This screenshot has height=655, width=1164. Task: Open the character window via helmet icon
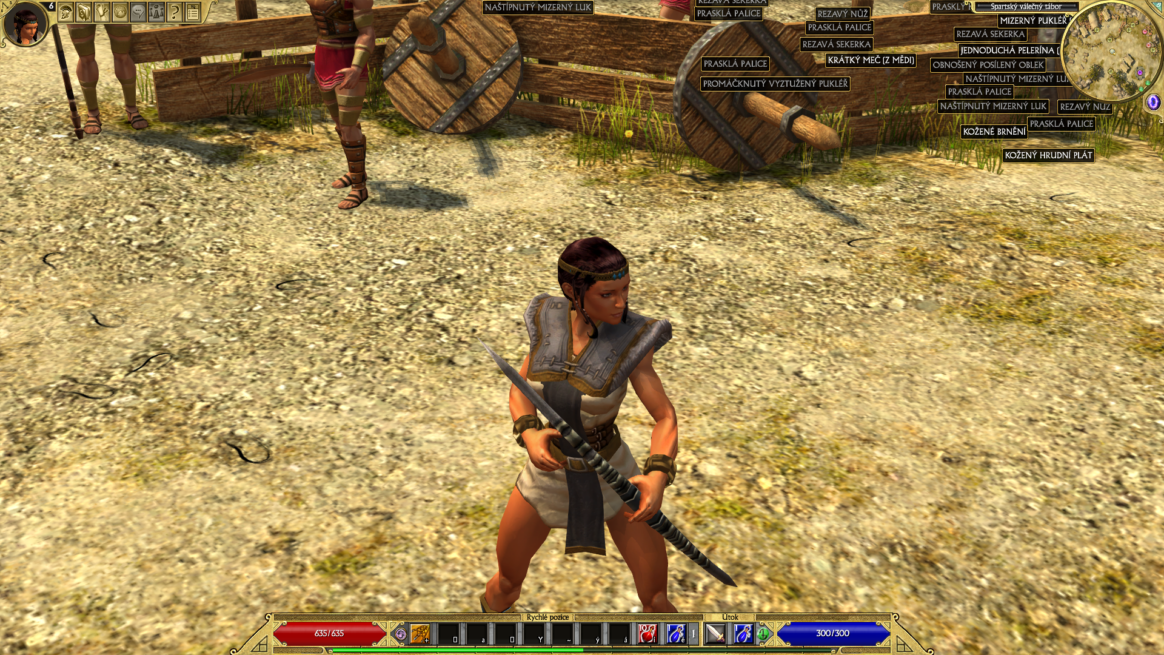coord(66,13)
